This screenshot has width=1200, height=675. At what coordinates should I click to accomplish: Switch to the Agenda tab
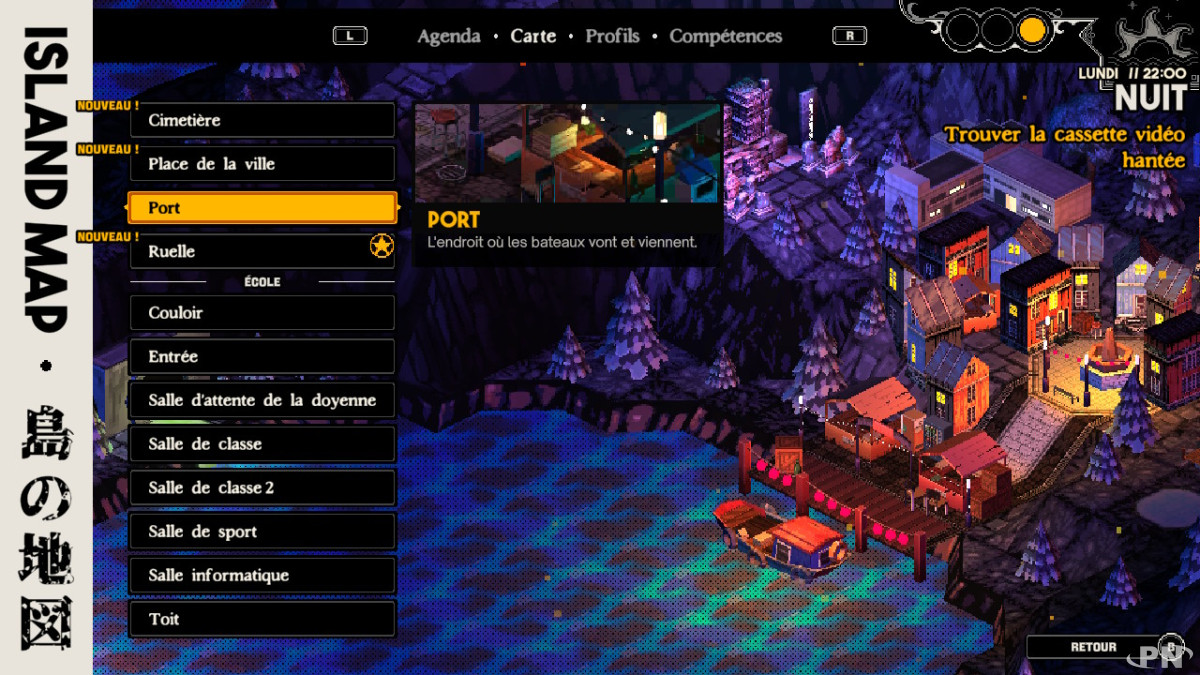tap(448, 36)
